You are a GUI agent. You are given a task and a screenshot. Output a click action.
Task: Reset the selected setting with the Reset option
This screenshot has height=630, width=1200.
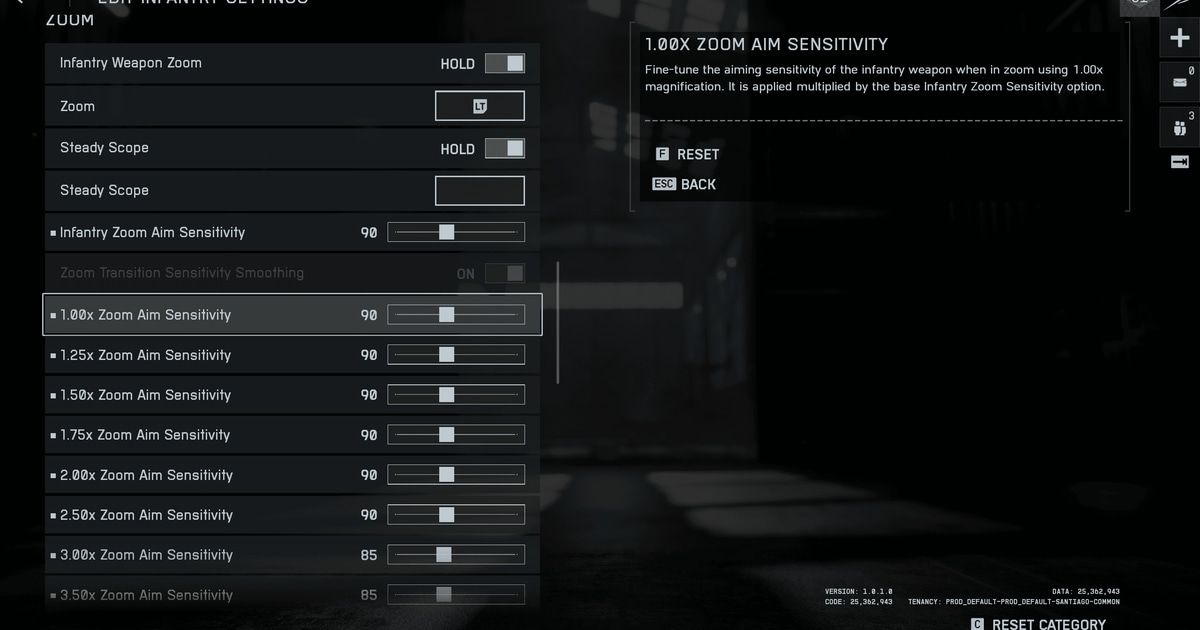point(688,154)
